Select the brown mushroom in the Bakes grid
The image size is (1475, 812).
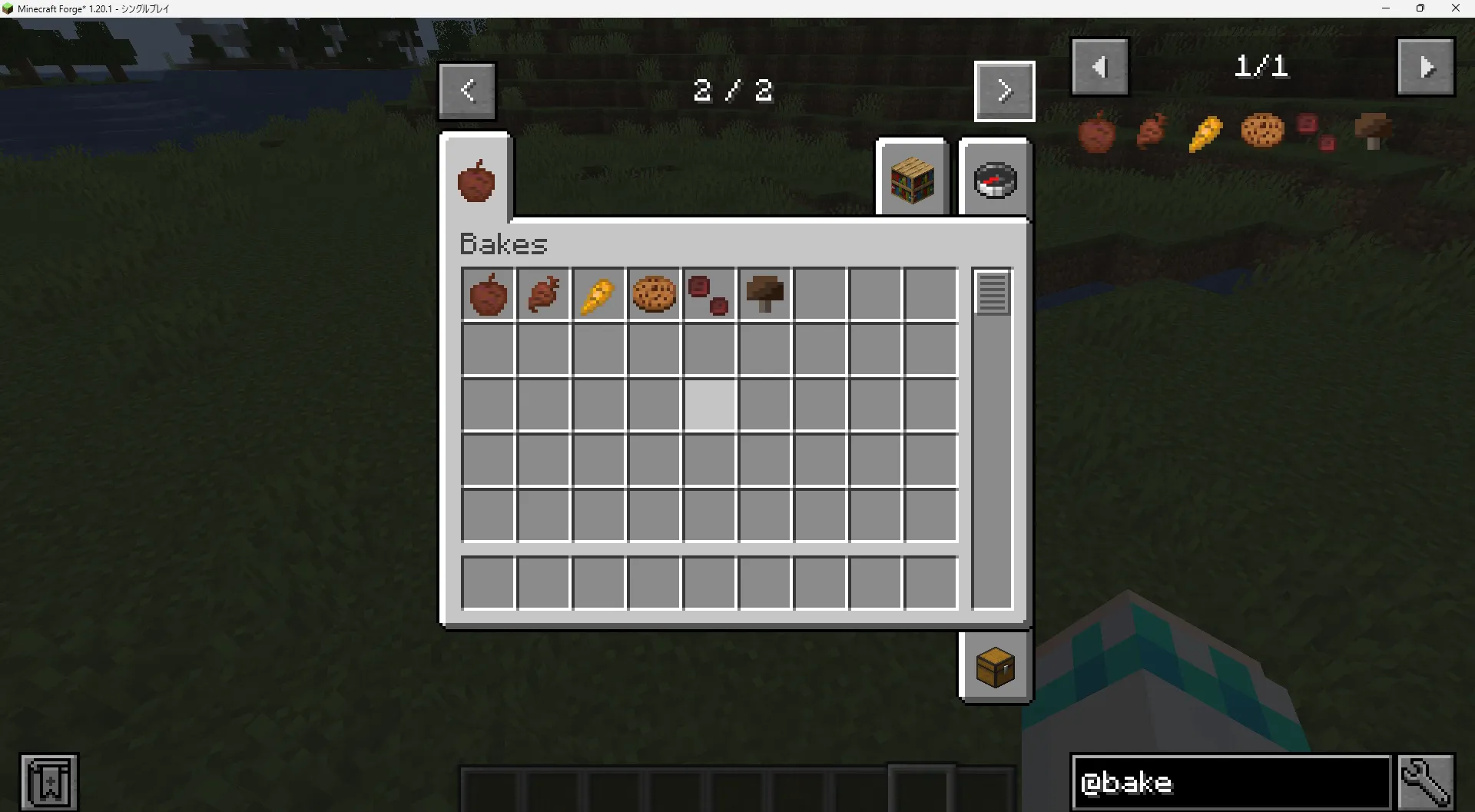tap(764, 294)
